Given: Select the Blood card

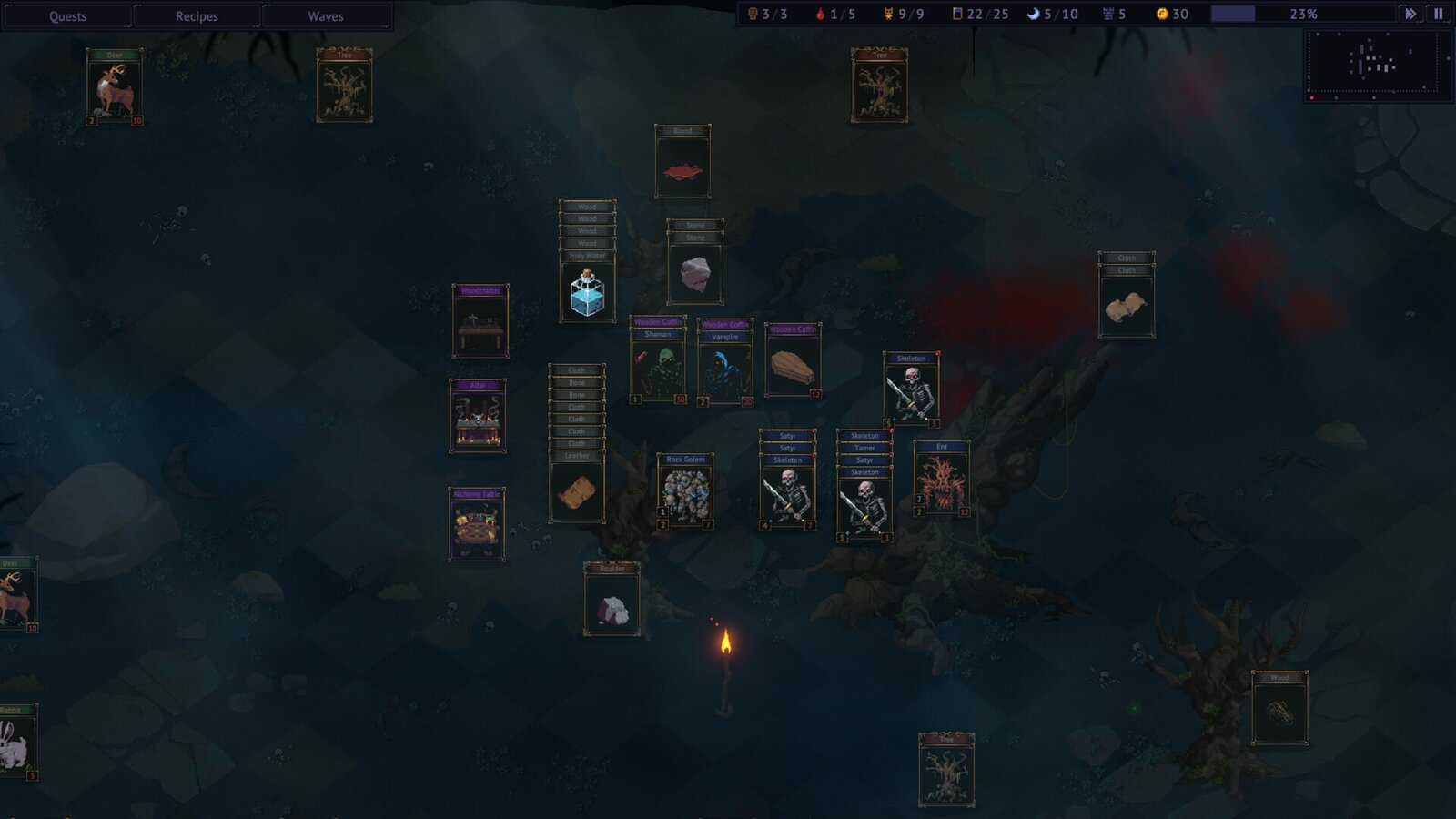Looking at the screenshot, I should [682, 164].
